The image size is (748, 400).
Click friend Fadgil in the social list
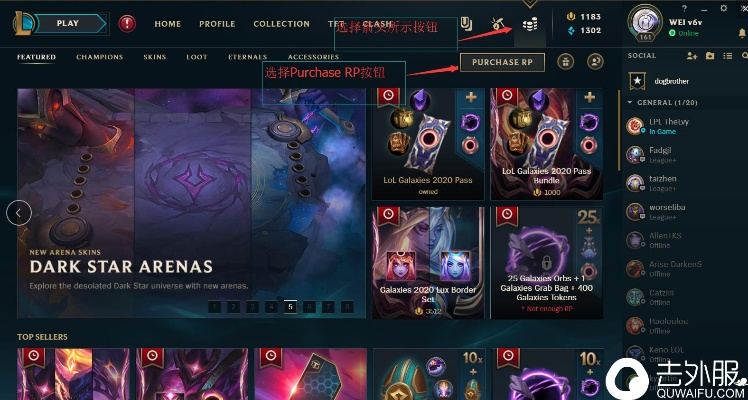coord(659,154)
